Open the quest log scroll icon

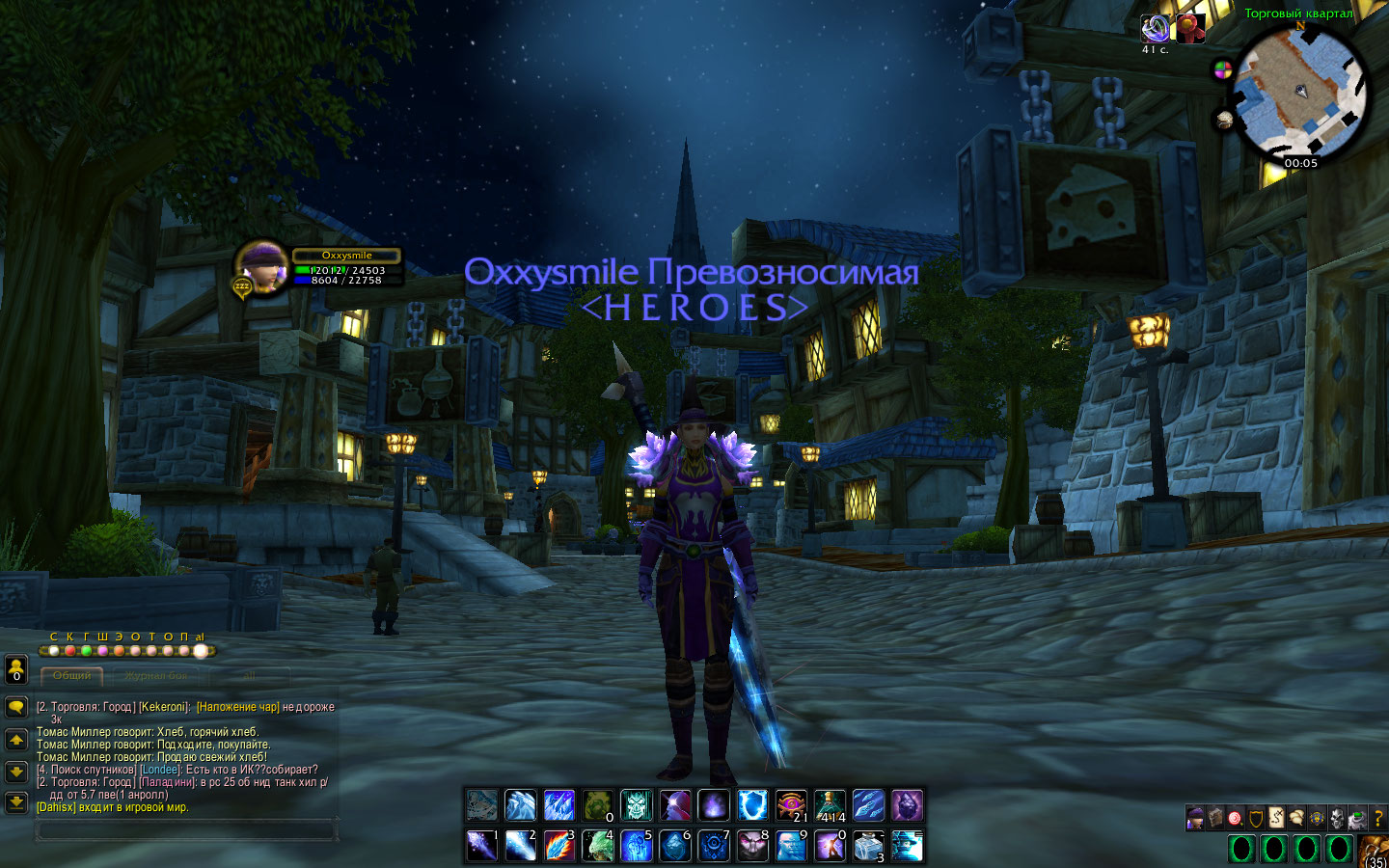pos(1275,819)
